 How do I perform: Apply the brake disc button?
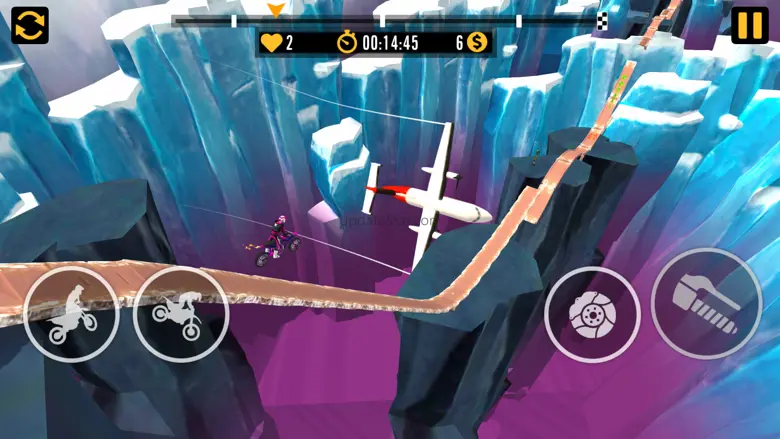pyautogui.click(x=592, y=314)
